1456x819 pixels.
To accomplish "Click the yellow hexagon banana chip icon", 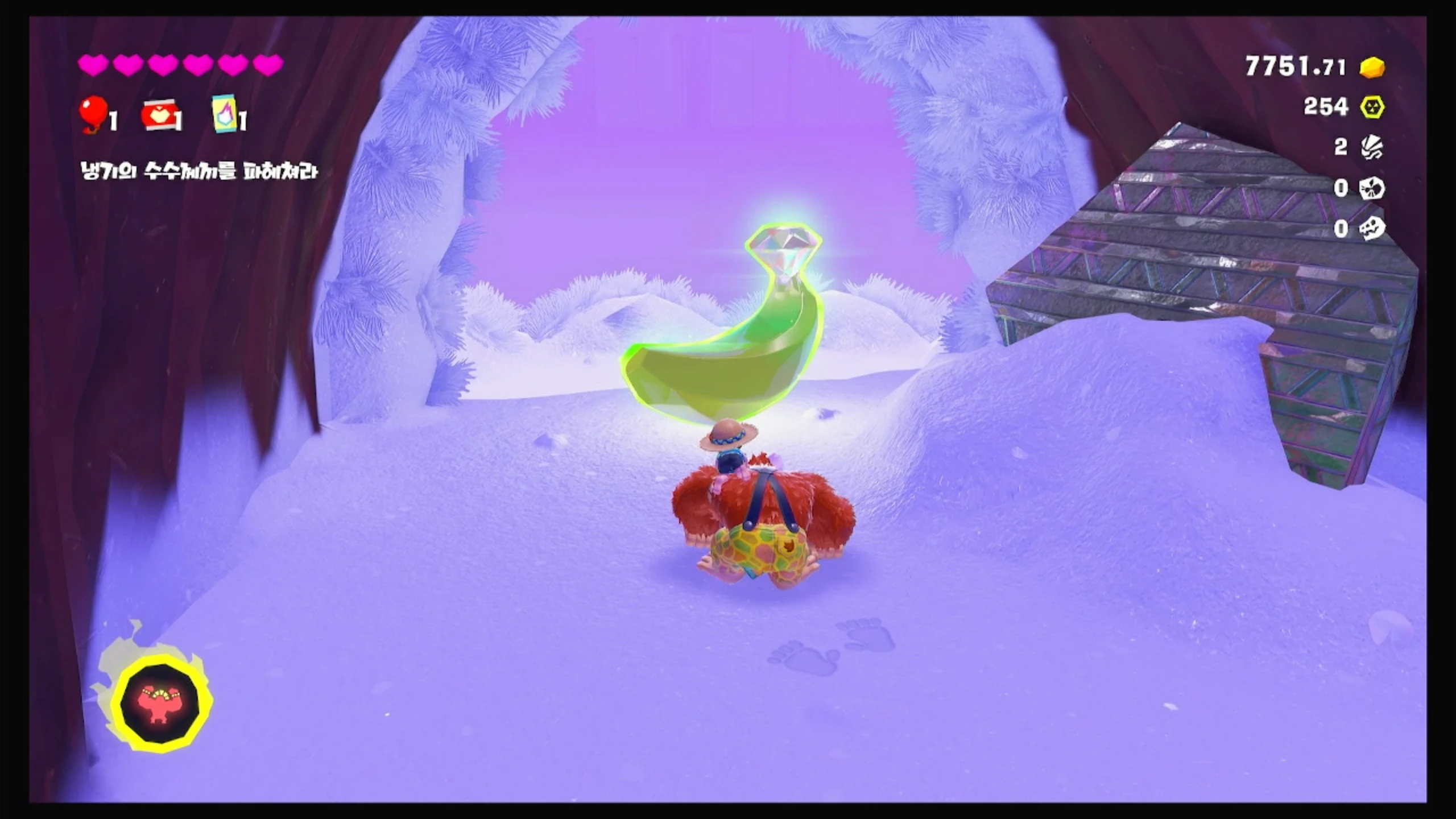I will point(1372,107).
